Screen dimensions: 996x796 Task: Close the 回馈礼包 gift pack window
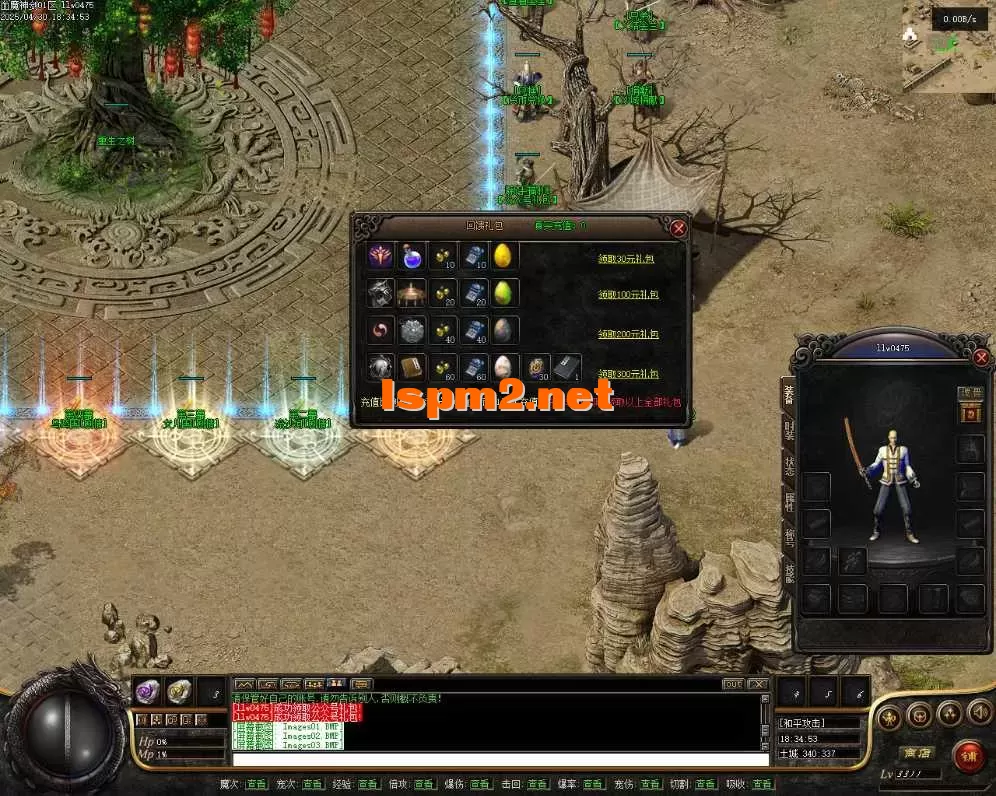pos(679,228)
